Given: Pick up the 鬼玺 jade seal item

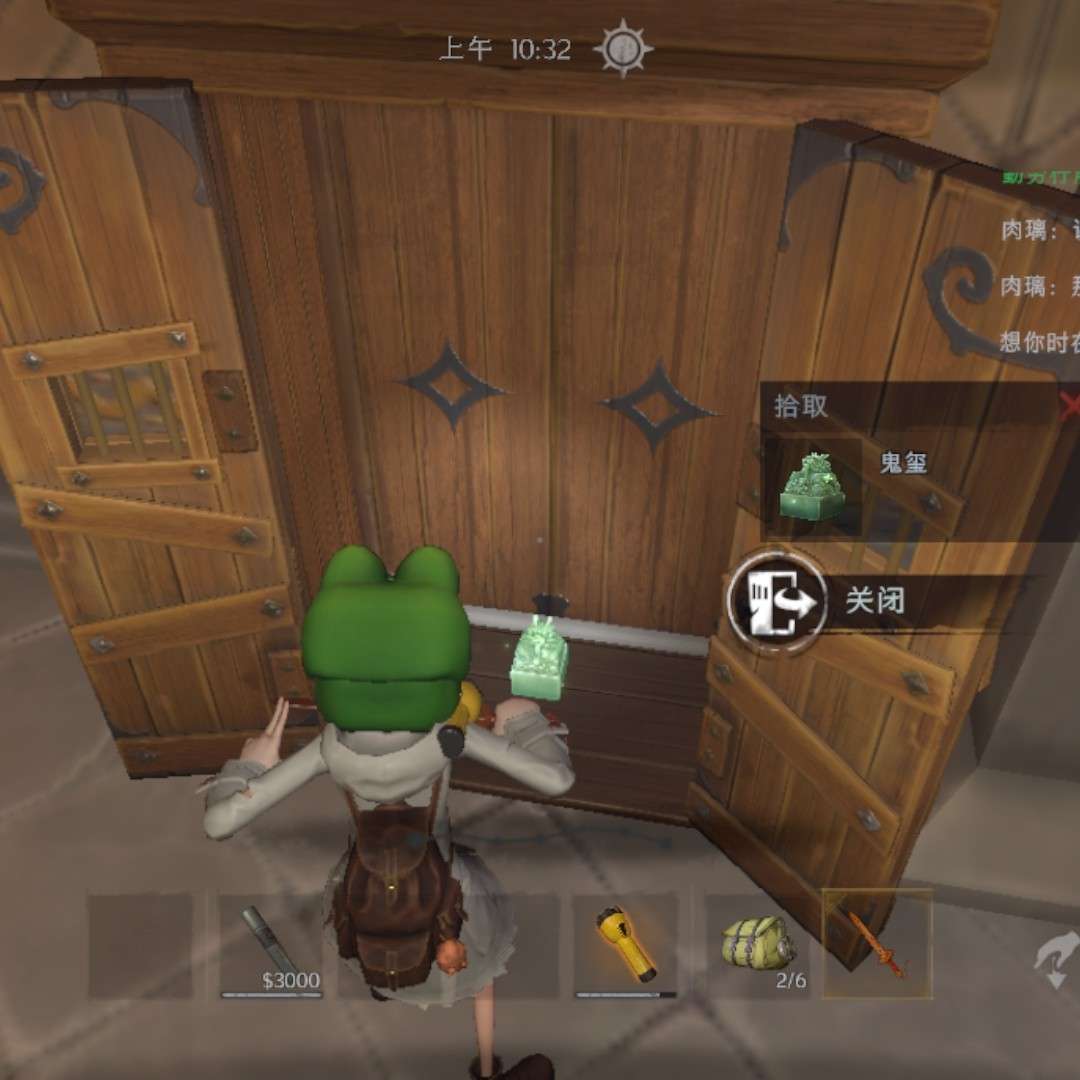Looking at the screenshot, I should coord(812,488).
